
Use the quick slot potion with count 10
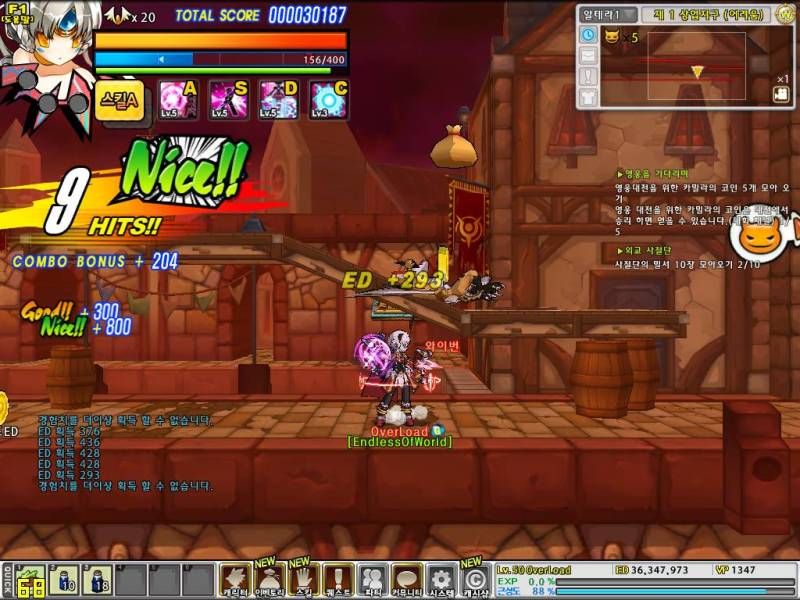click(64, 581)
